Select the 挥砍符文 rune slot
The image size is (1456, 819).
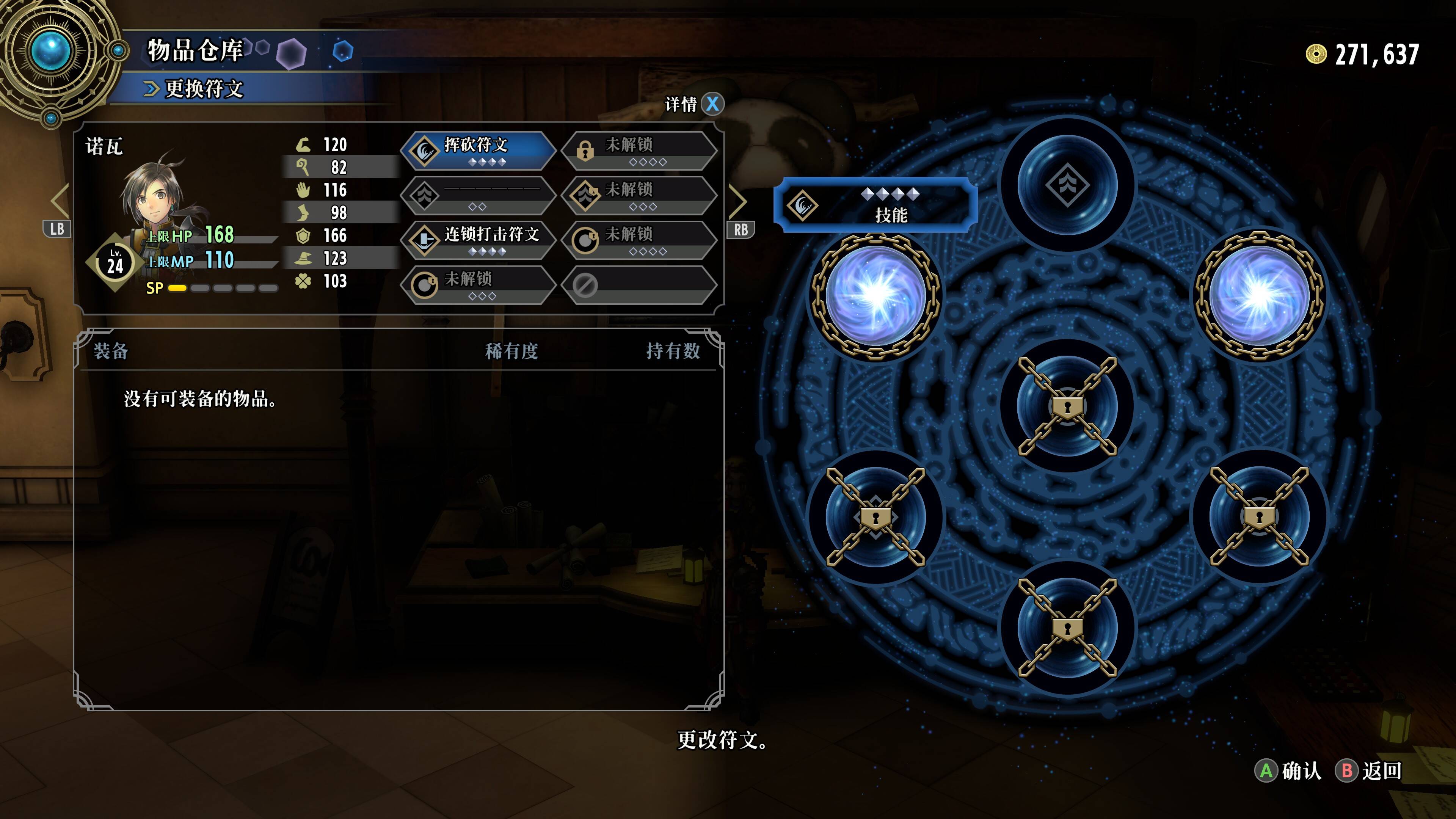tap(478, 151)
